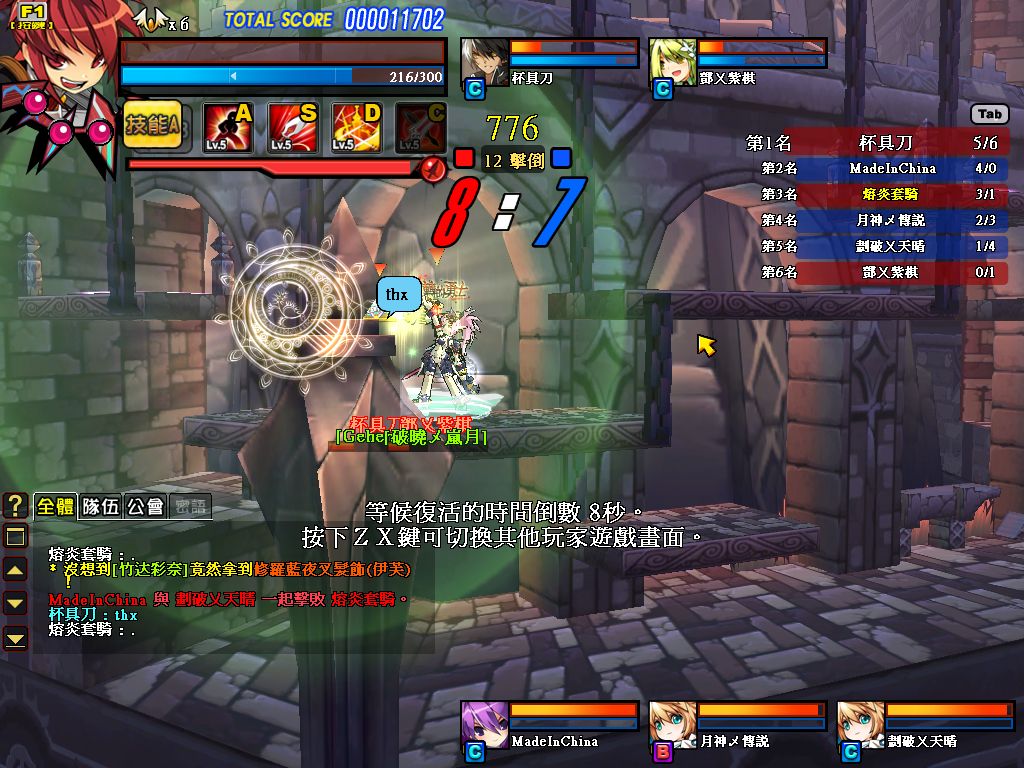Choose the 杯具刀 first-place ranking row
Image resolution: width=1024 pixels, height=768 pixels.
pyautogui.click(x=876, y=143)
